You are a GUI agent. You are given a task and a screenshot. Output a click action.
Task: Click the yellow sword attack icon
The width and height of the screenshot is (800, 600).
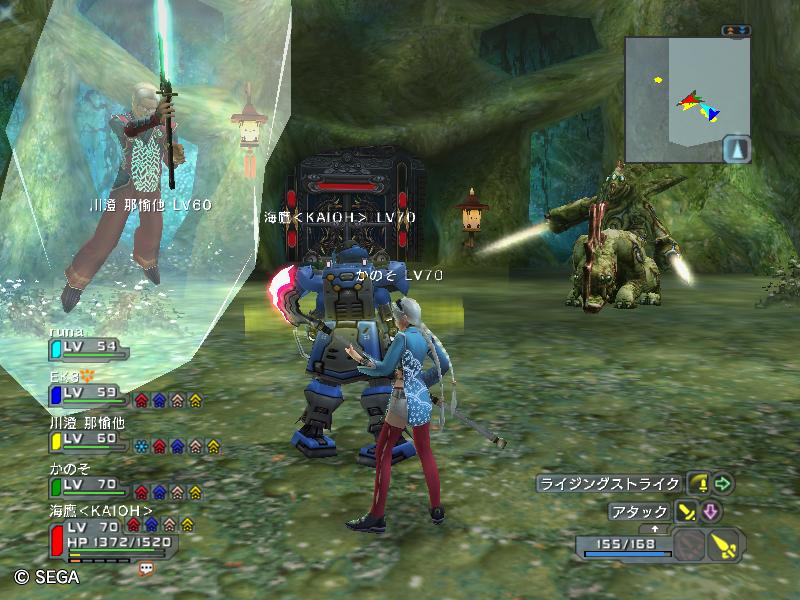686,512
